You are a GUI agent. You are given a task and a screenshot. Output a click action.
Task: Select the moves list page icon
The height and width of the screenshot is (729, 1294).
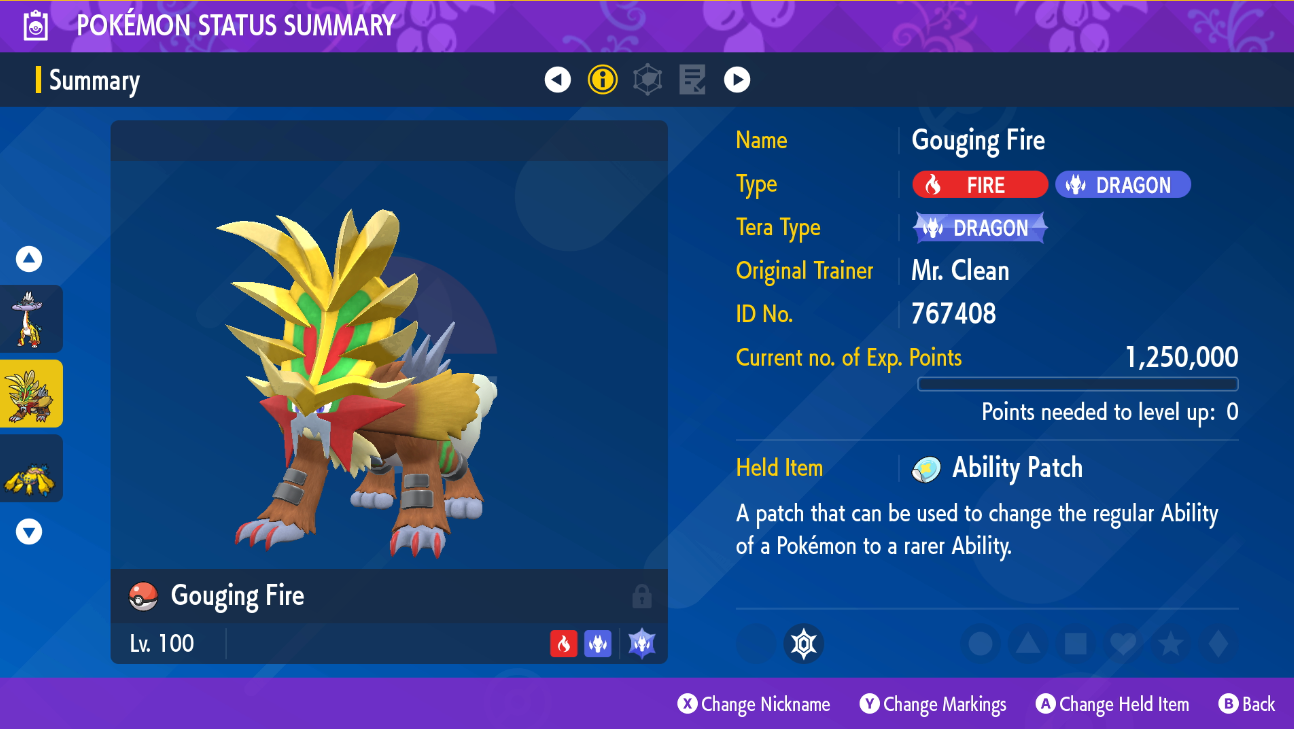click(692, 80)
